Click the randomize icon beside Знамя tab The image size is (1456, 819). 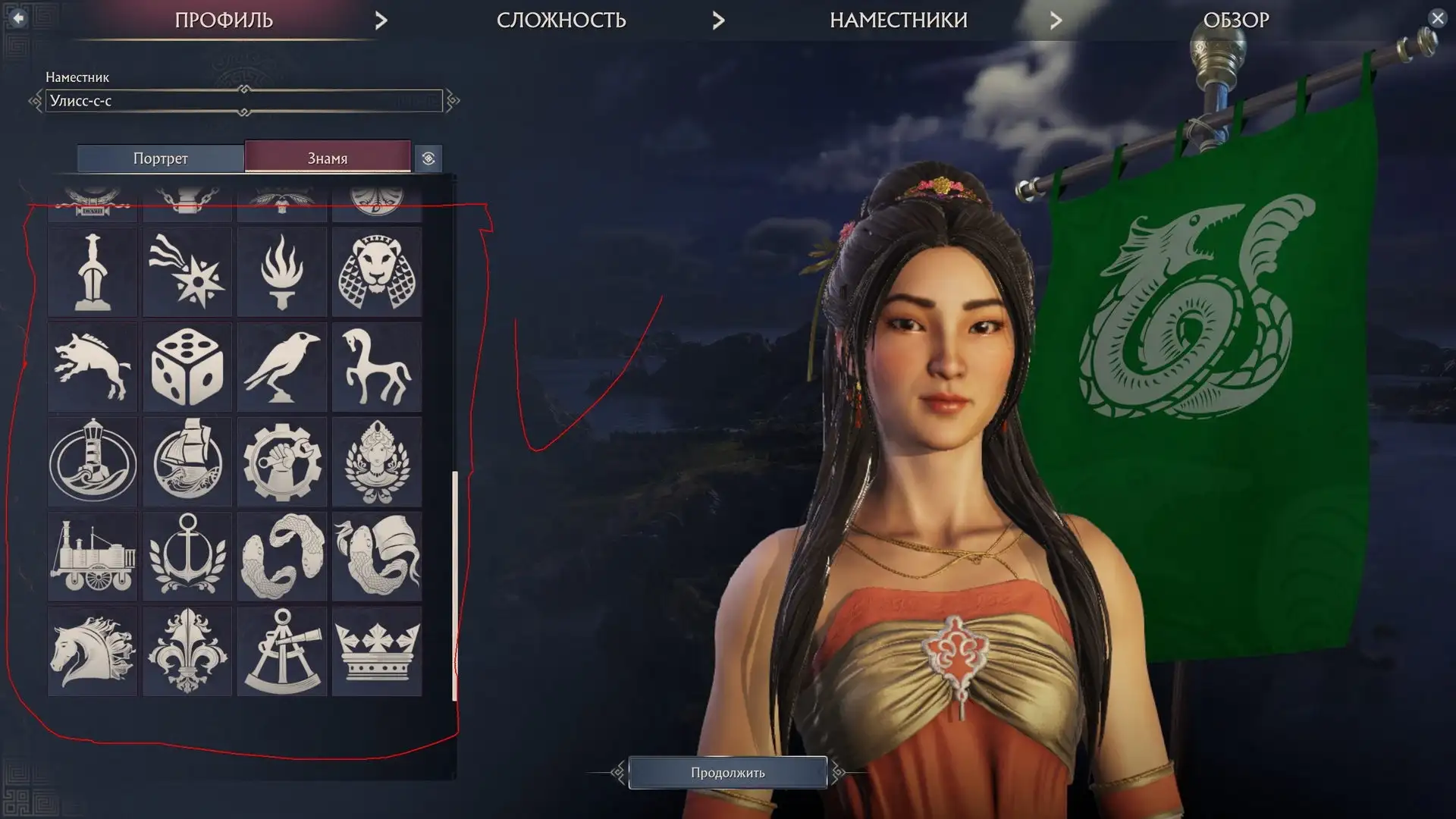coord(428,158)
